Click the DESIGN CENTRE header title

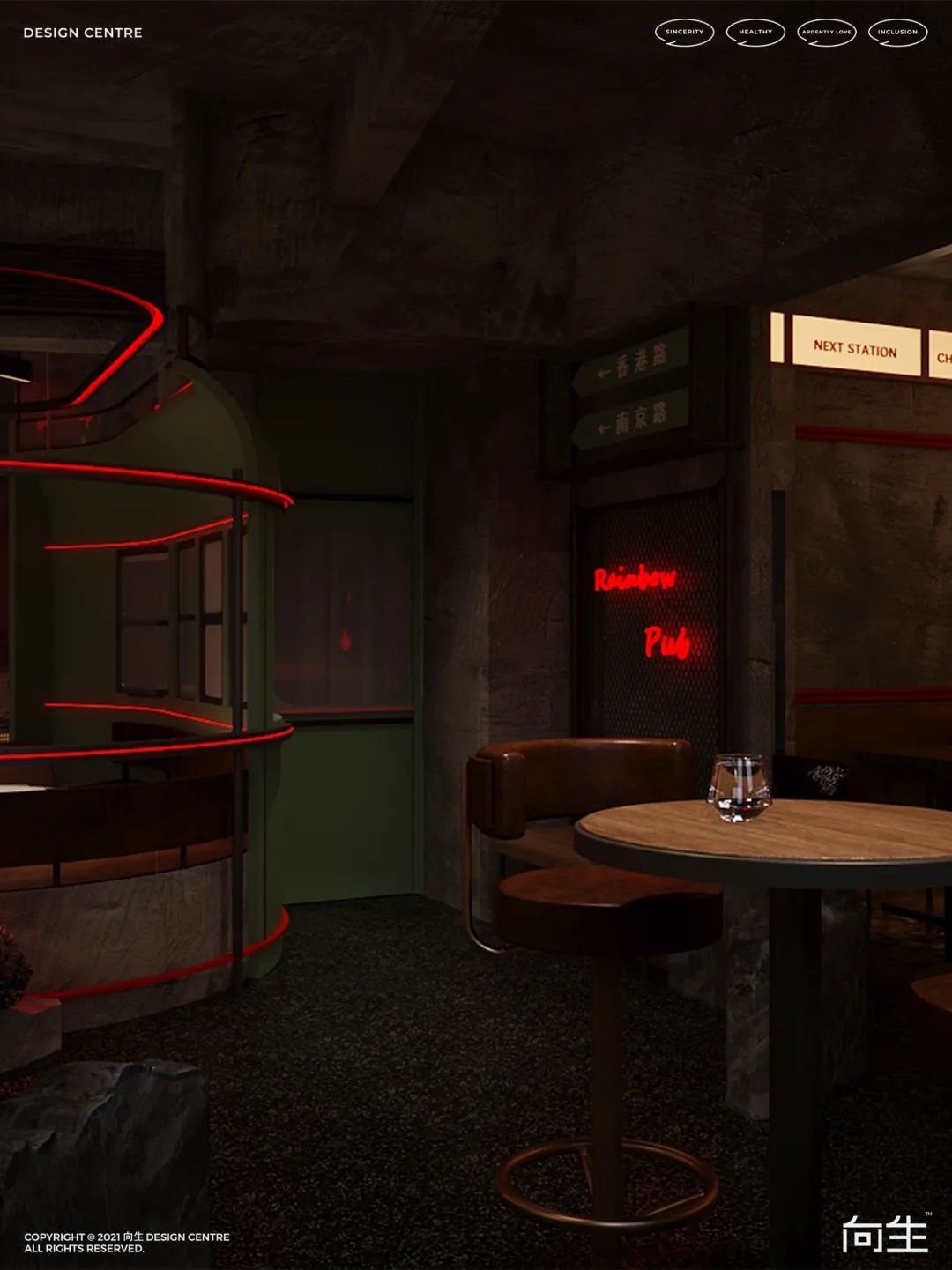pos(83,33)
